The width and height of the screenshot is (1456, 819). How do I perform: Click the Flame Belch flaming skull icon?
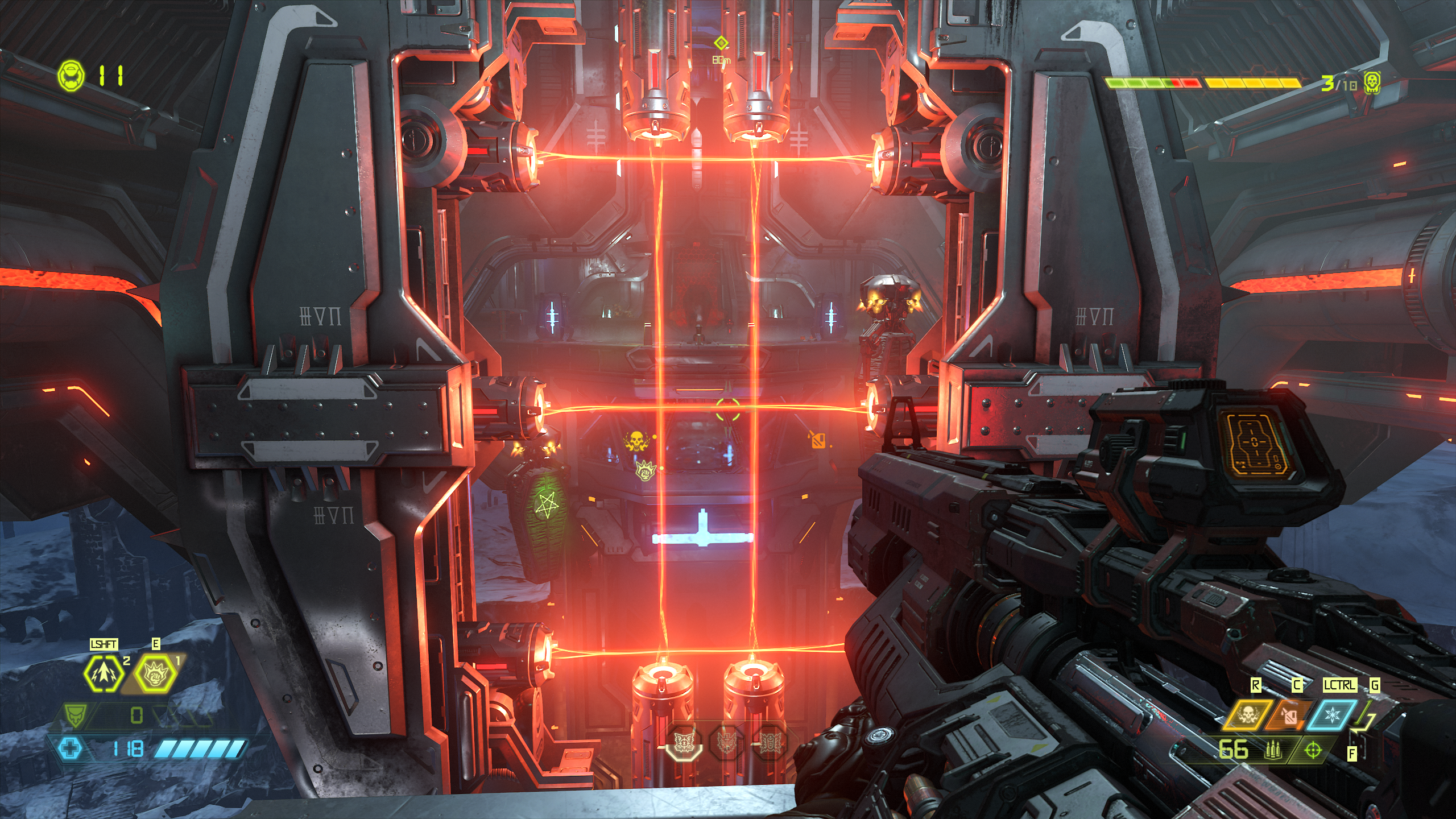[x=1247, y=715]
